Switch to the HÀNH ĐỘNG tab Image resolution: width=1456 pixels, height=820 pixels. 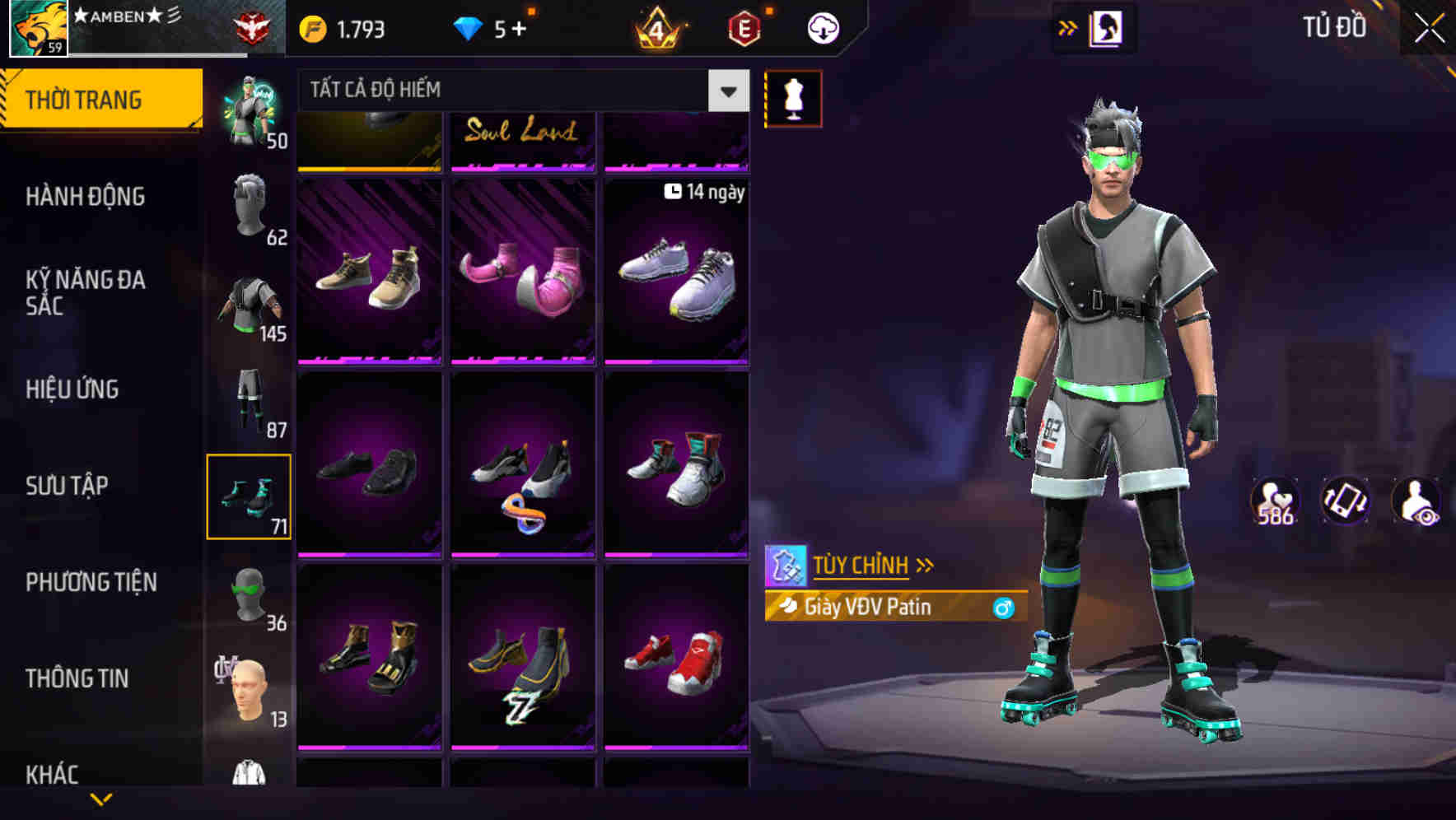[85, 197]
